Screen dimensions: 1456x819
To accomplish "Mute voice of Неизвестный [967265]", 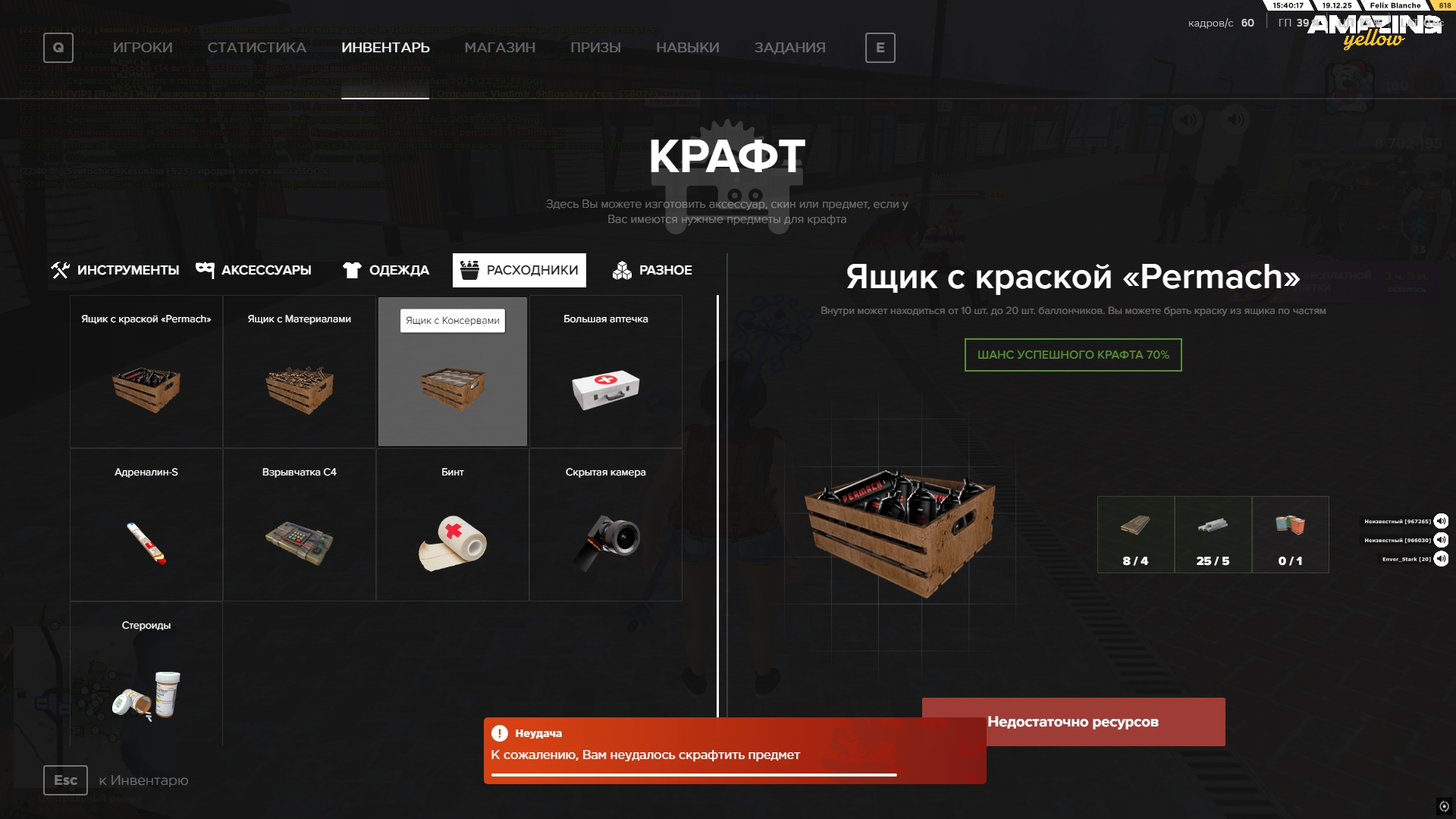I will coord(1440,521).
